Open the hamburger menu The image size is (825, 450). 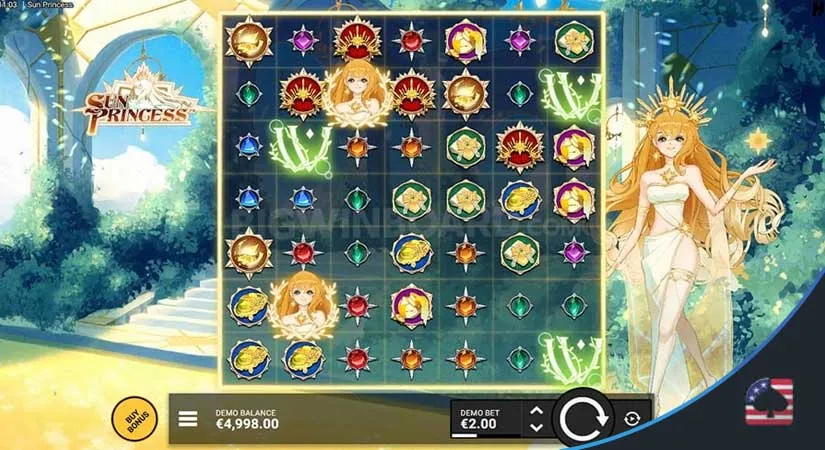pyautogui.click(x=188, y=419)
